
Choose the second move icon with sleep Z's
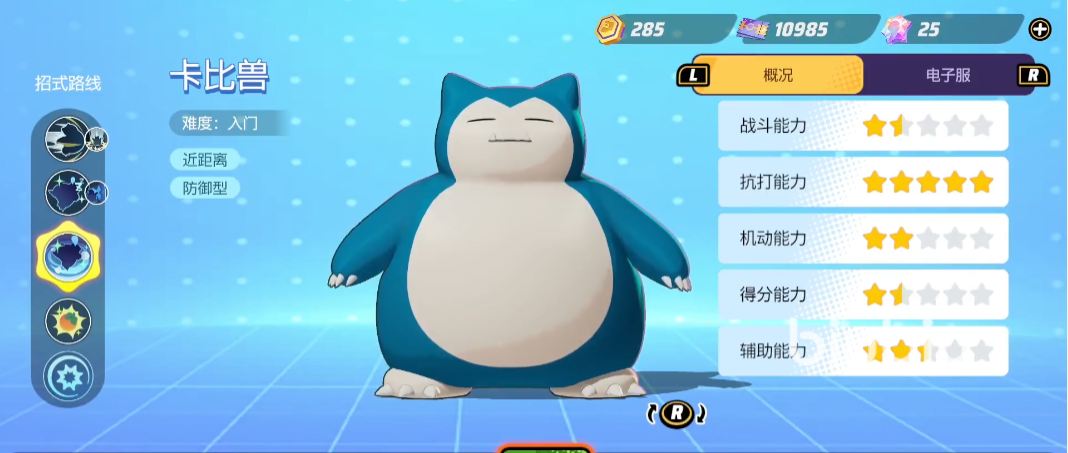68,193
